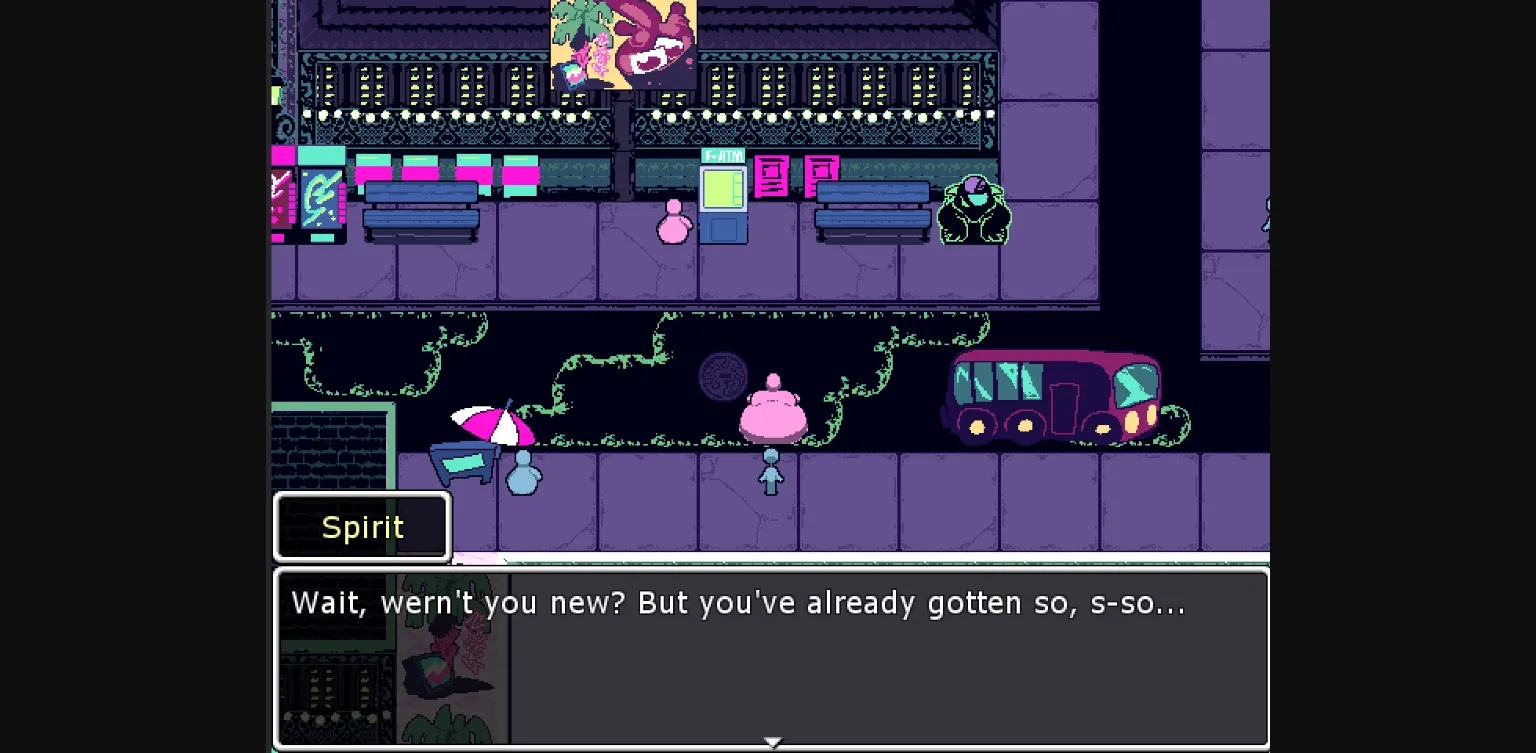
Task: Click the F-ATM machine screen
Action: click(725, 193)
